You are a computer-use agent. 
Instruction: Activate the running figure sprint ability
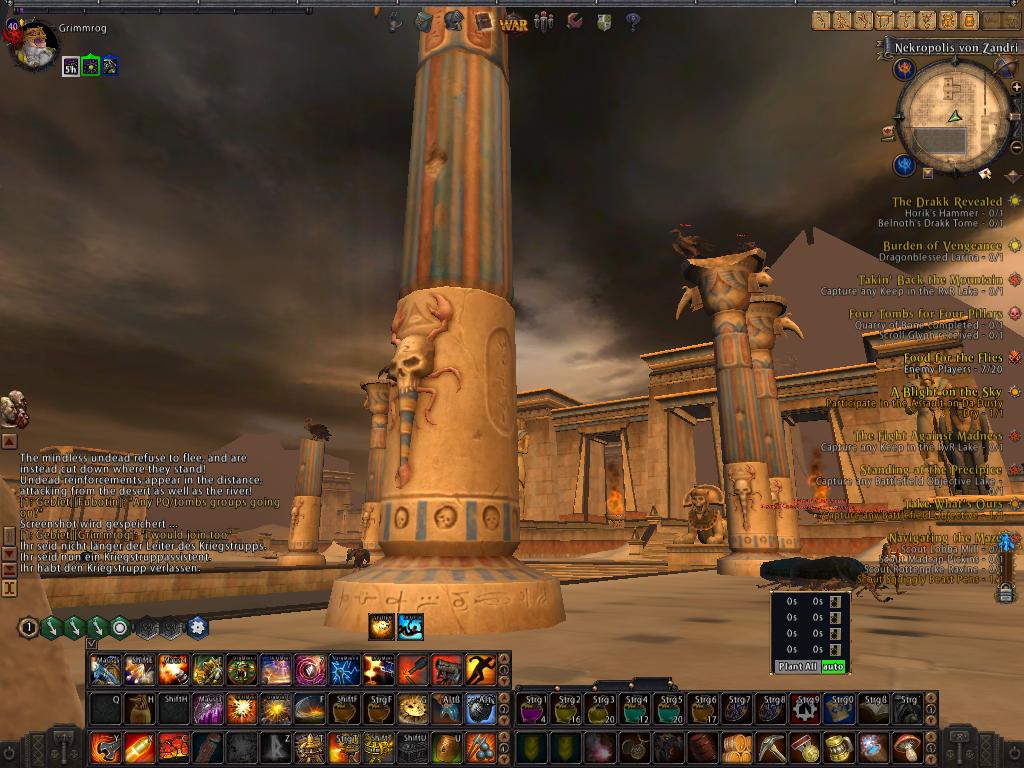[481, 669]
